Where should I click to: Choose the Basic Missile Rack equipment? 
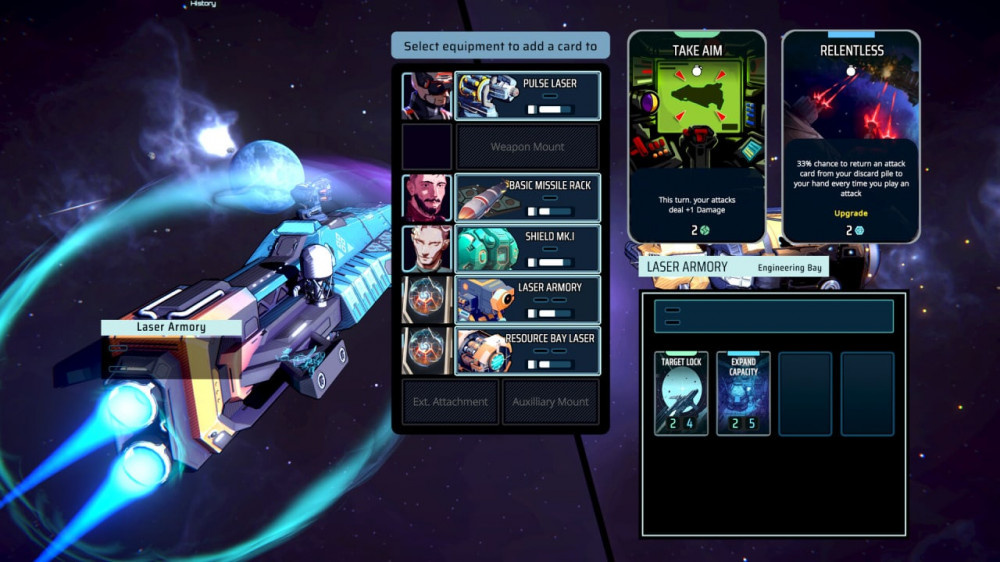tap(527, 198)
